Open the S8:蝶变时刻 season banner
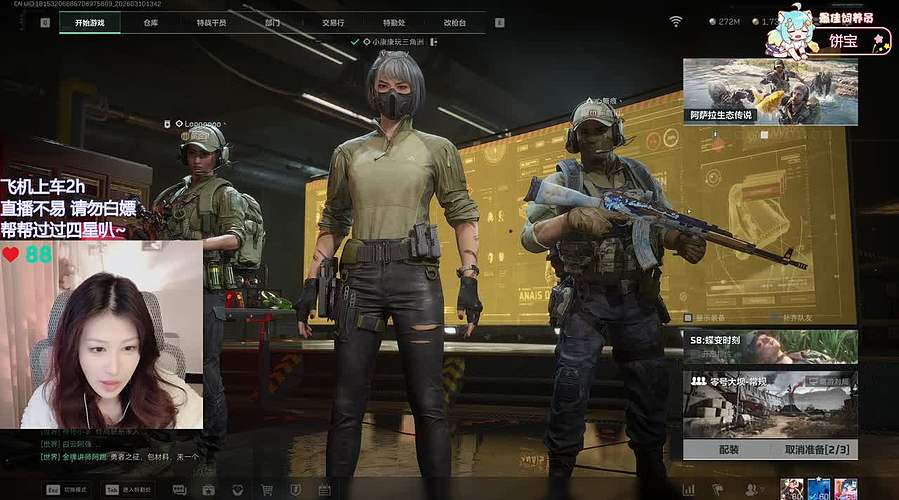Viewport: 899px width, 500px height. tap(770, 346)
